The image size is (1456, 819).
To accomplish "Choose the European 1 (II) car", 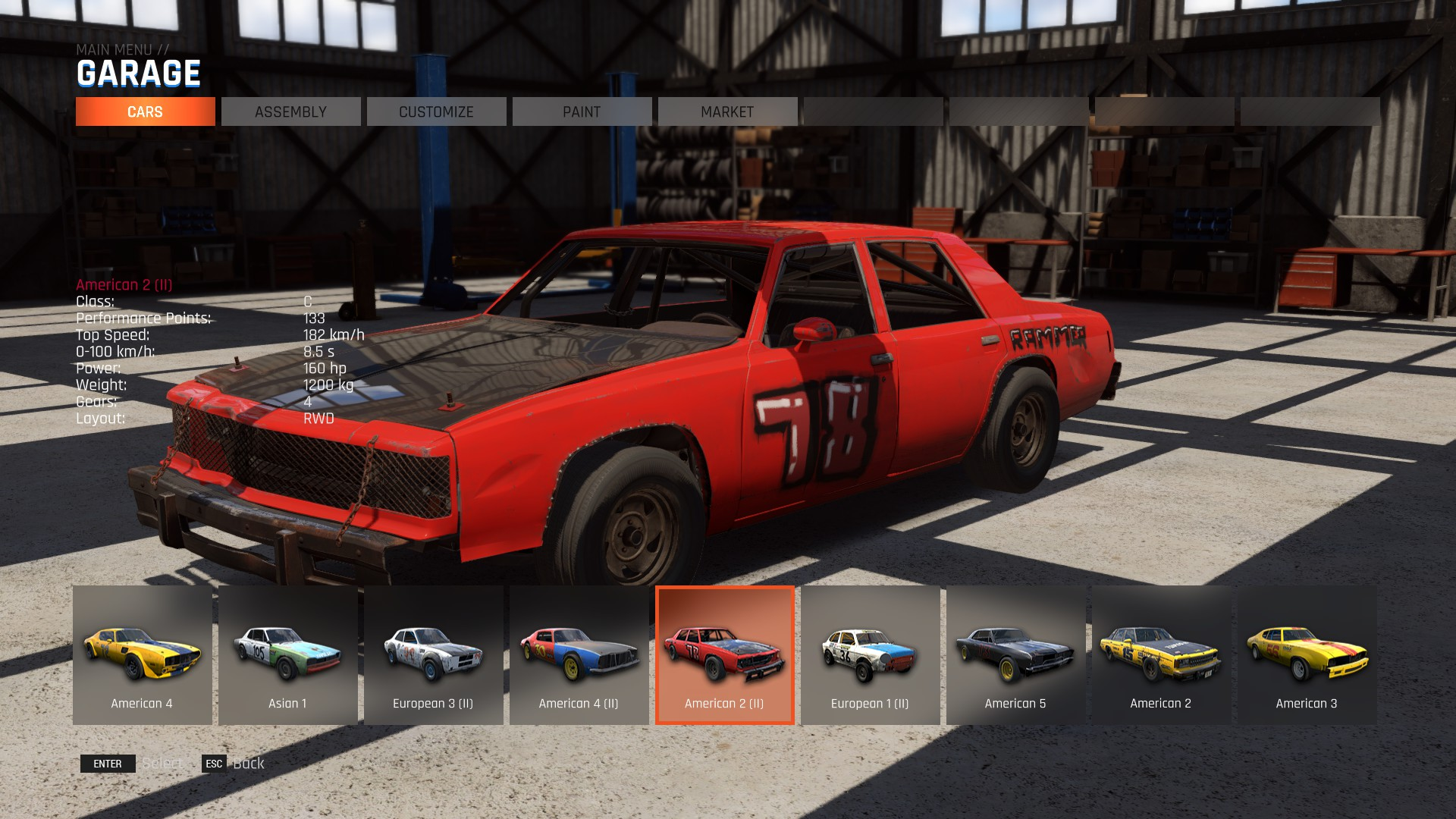I will coord(870,654).
